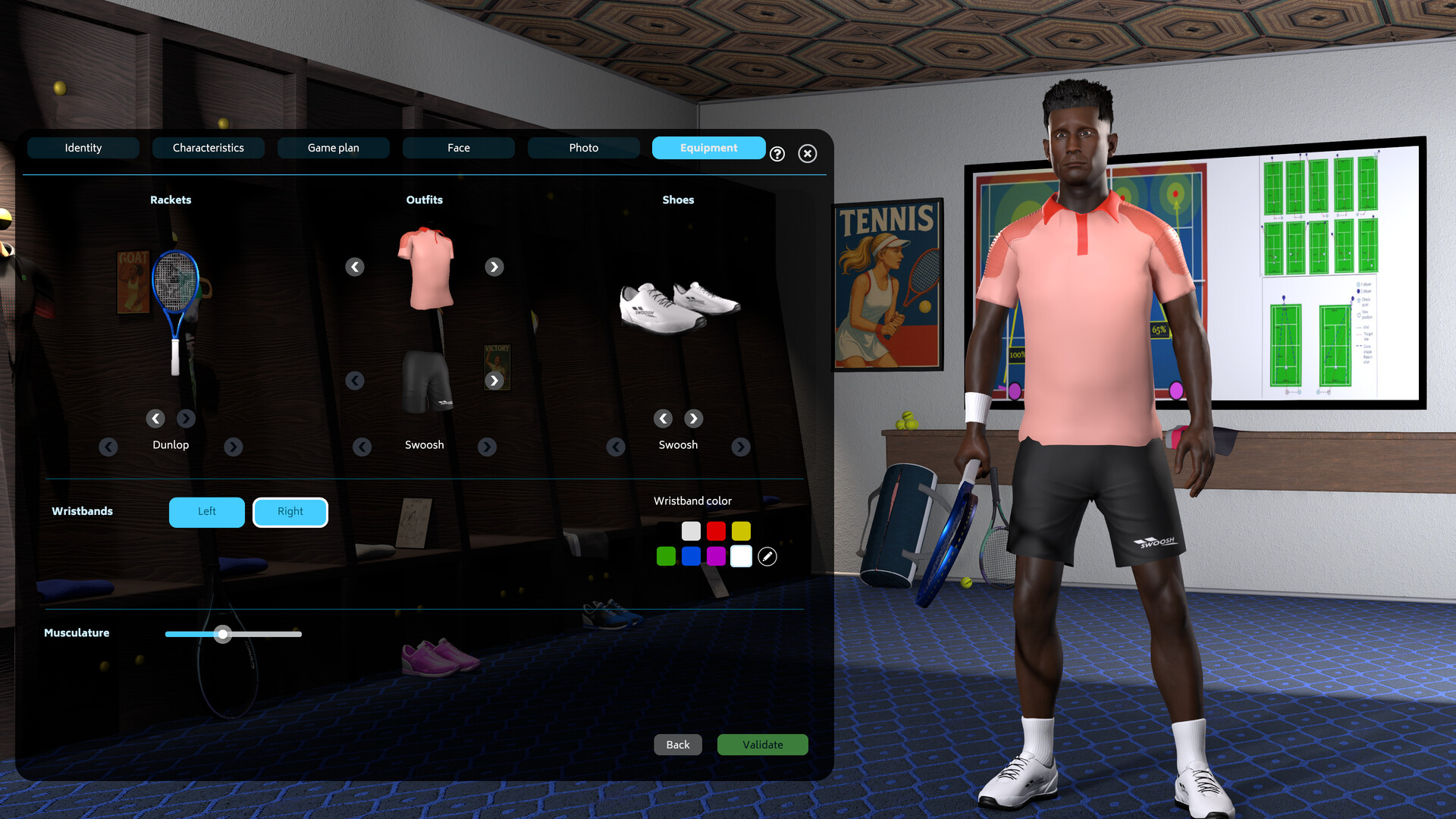Pick the red wristband color swatch
The height and width of the screenshot is (819, 1456).
coord(716,532)
